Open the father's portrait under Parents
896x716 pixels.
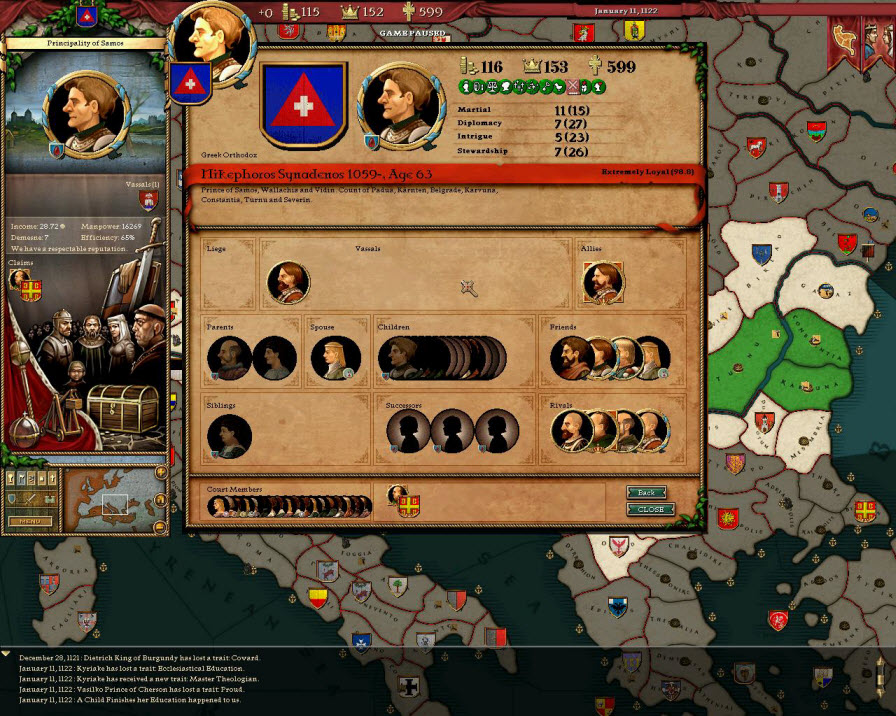(x=228, y=358)
